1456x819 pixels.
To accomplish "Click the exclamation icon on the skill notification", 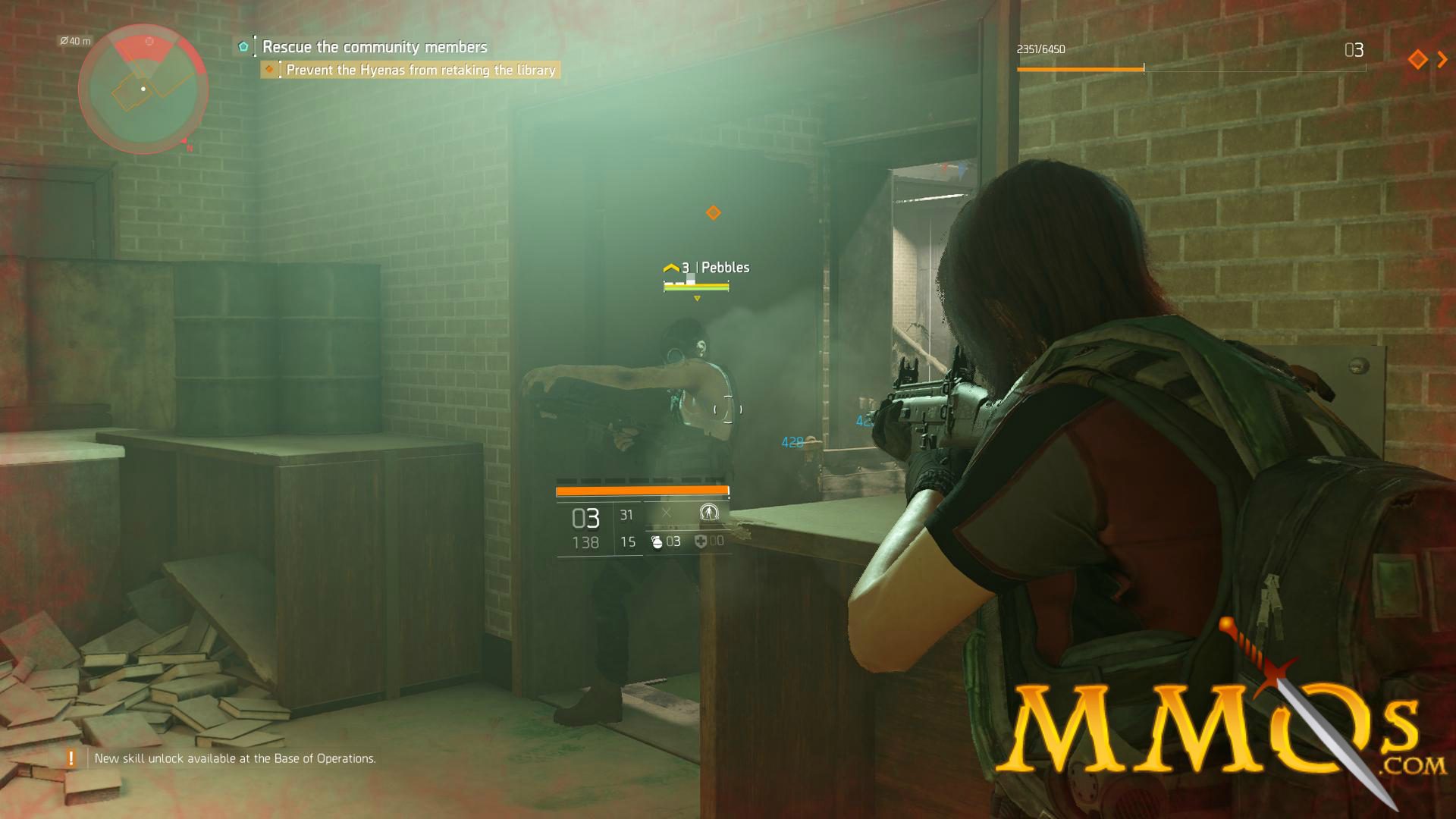I will tap(70, 757).
